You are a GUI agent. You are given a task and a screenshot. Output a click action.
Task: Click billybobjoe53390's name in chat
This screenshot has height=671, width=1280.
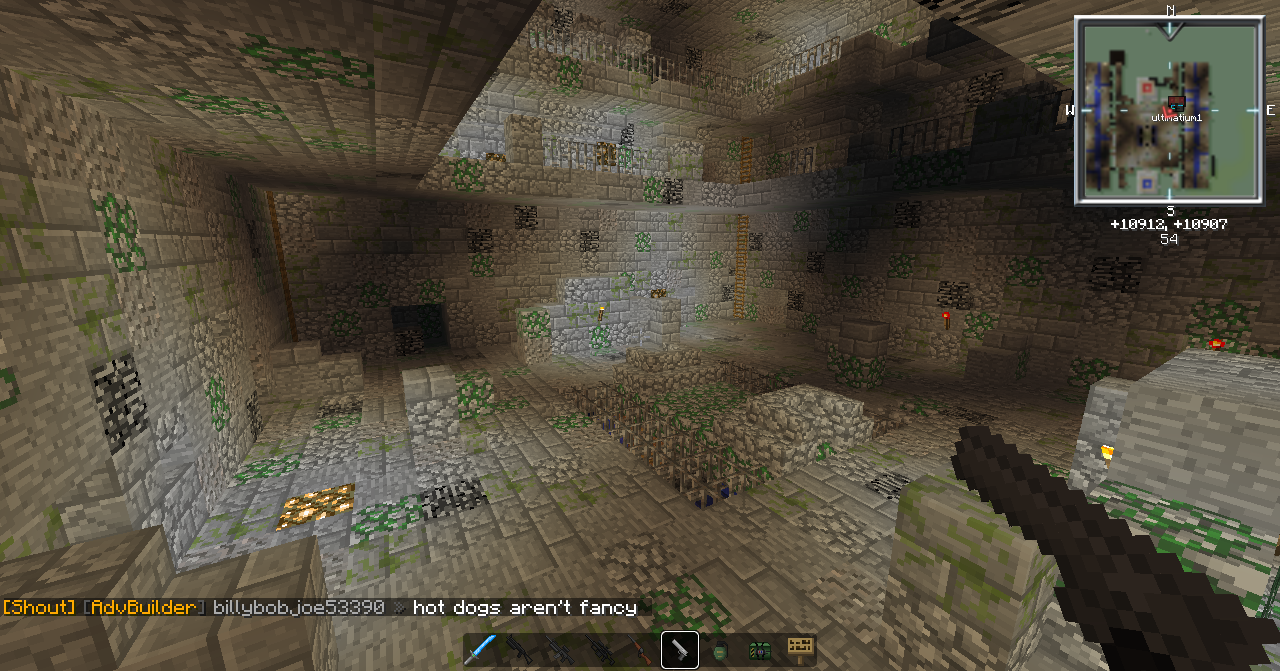pyautogui.click(x=298, y=607)
